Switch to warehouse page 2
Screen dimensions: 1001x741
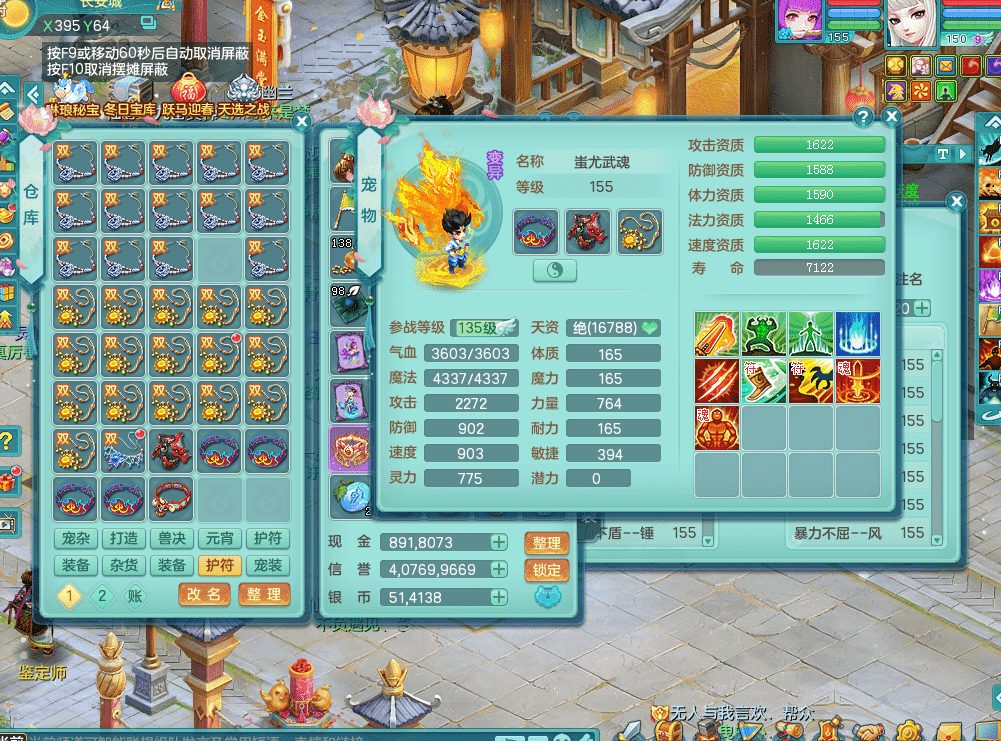102,596
